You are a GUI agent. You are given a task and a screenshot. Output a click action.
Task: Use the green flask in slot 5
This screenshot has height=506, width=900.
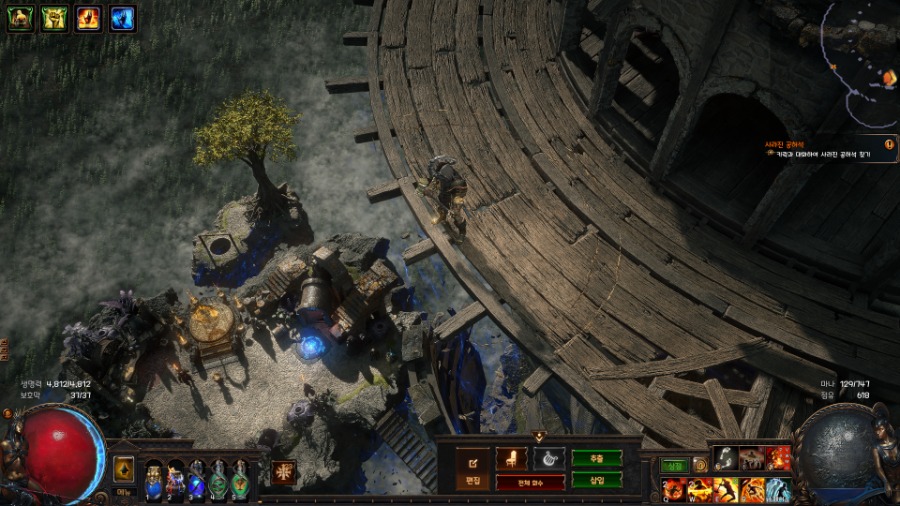(x=240, y=481)
